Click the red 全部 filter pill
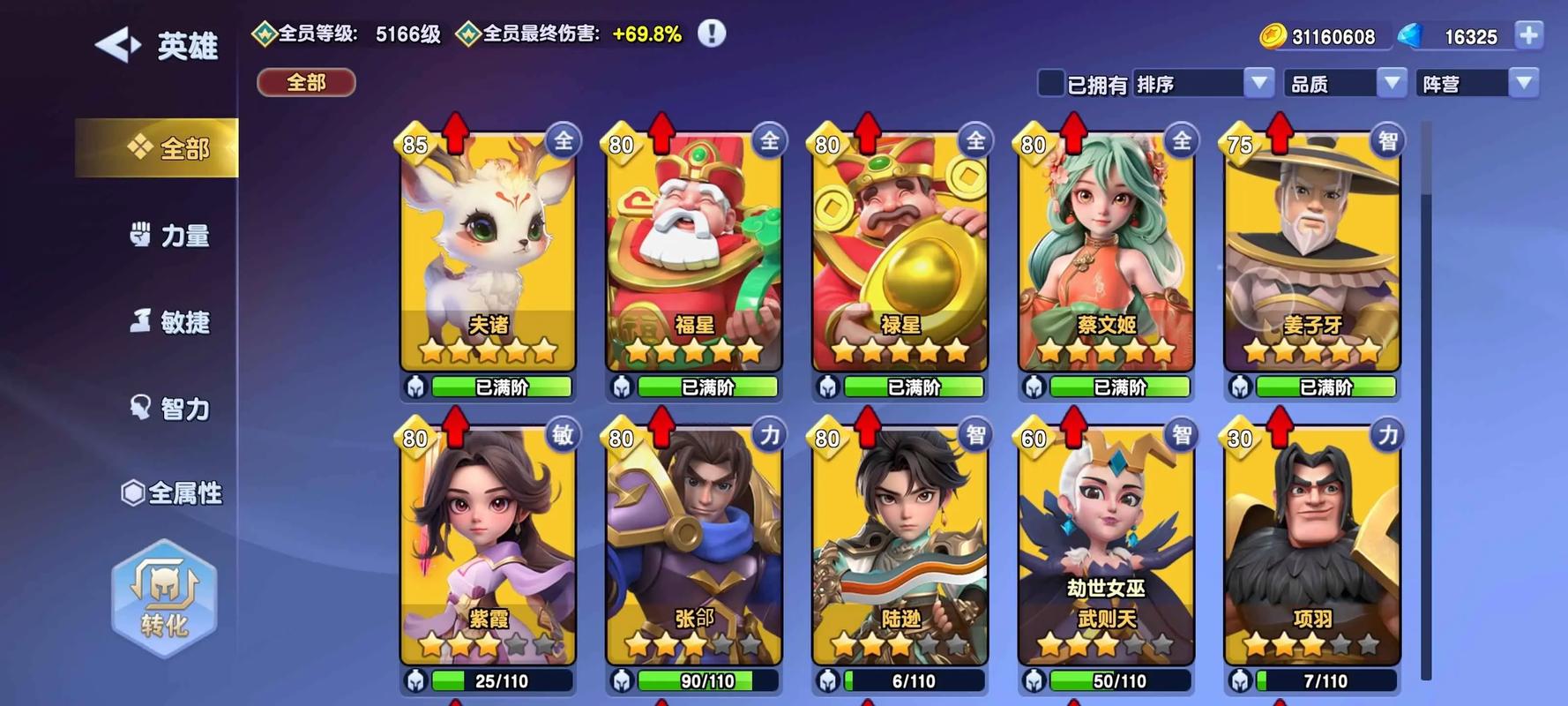The image size is (1568, 706). click(x=306, y=83)
